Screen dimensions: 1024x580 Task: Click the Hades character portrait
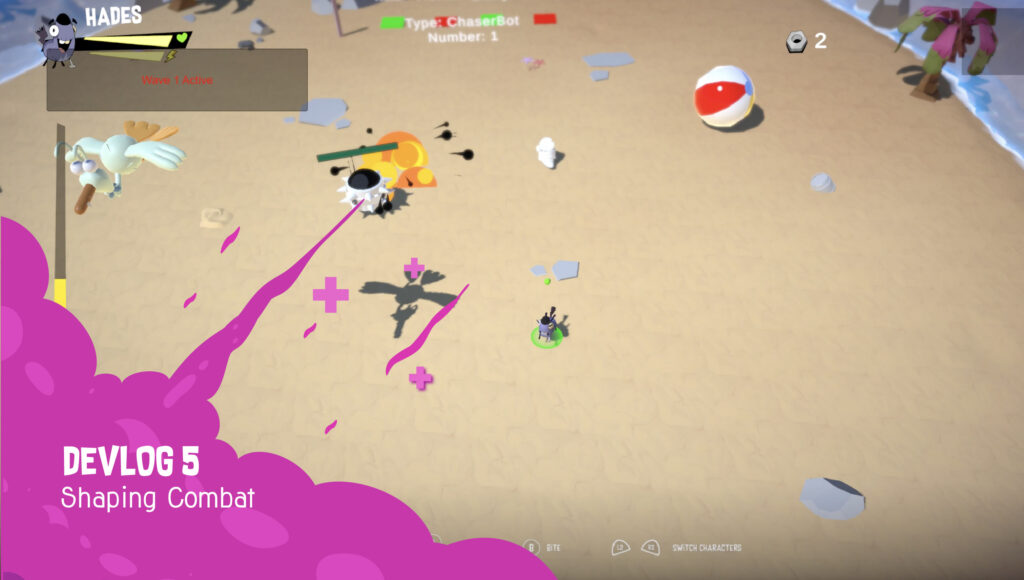(59, 42)
